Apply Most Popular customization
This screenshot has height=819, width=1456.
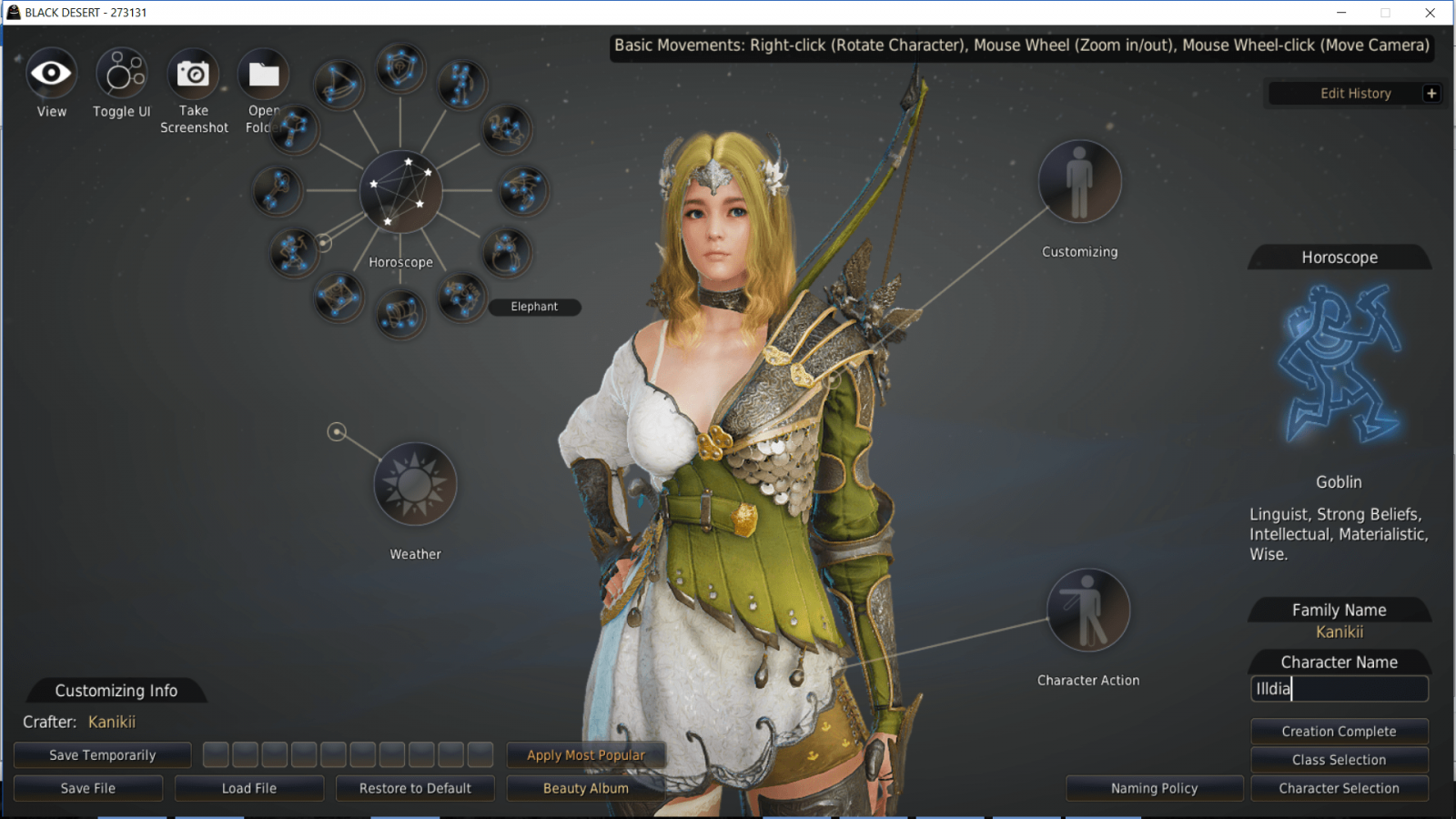(x=586, y=755)
